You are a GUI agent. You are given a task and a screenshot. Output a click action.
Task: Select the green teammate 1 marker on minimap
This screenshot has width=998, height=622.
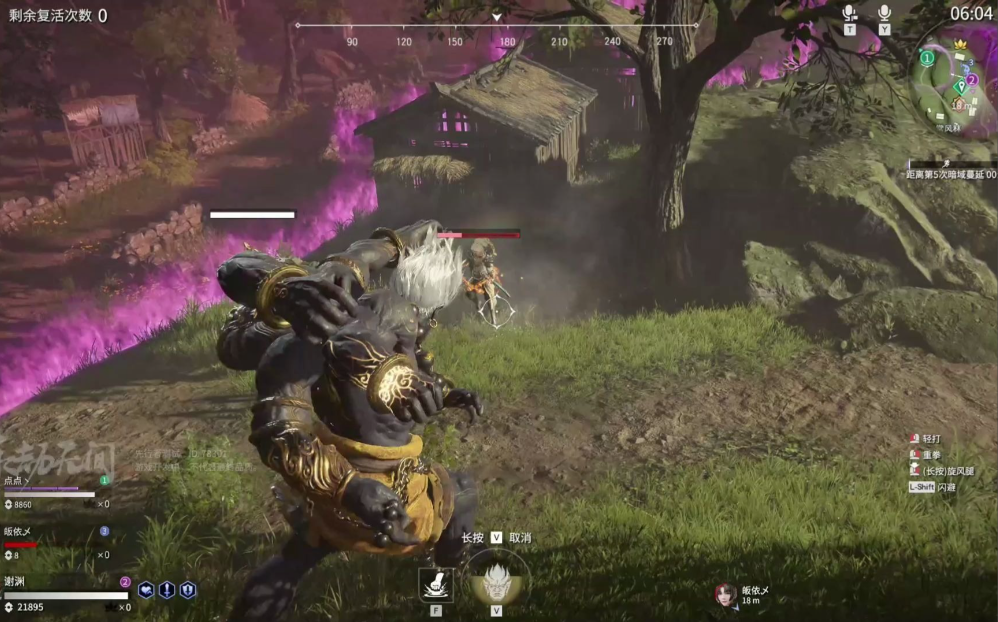pos(927,59)
